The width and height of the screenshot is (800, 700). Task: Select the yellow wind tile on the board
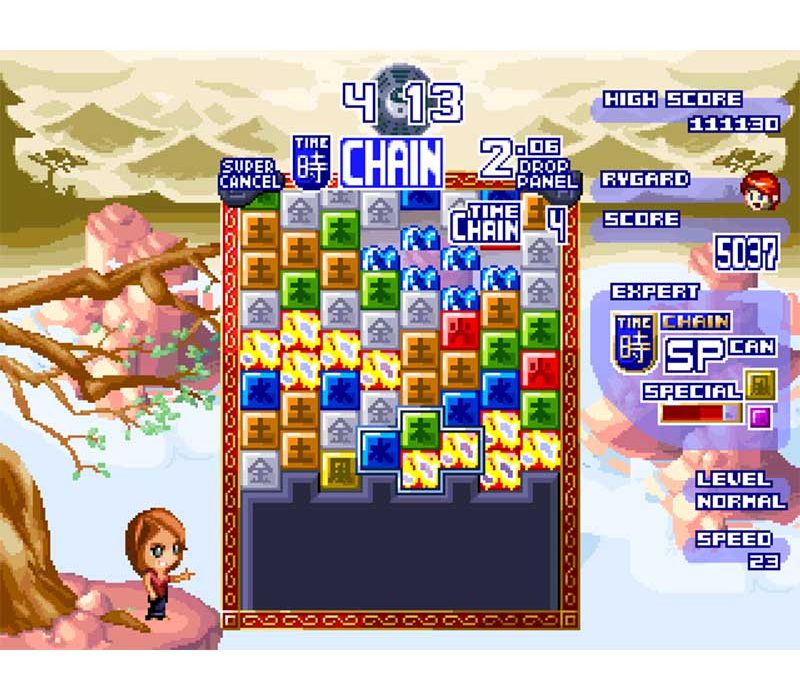tap(339, 467)
